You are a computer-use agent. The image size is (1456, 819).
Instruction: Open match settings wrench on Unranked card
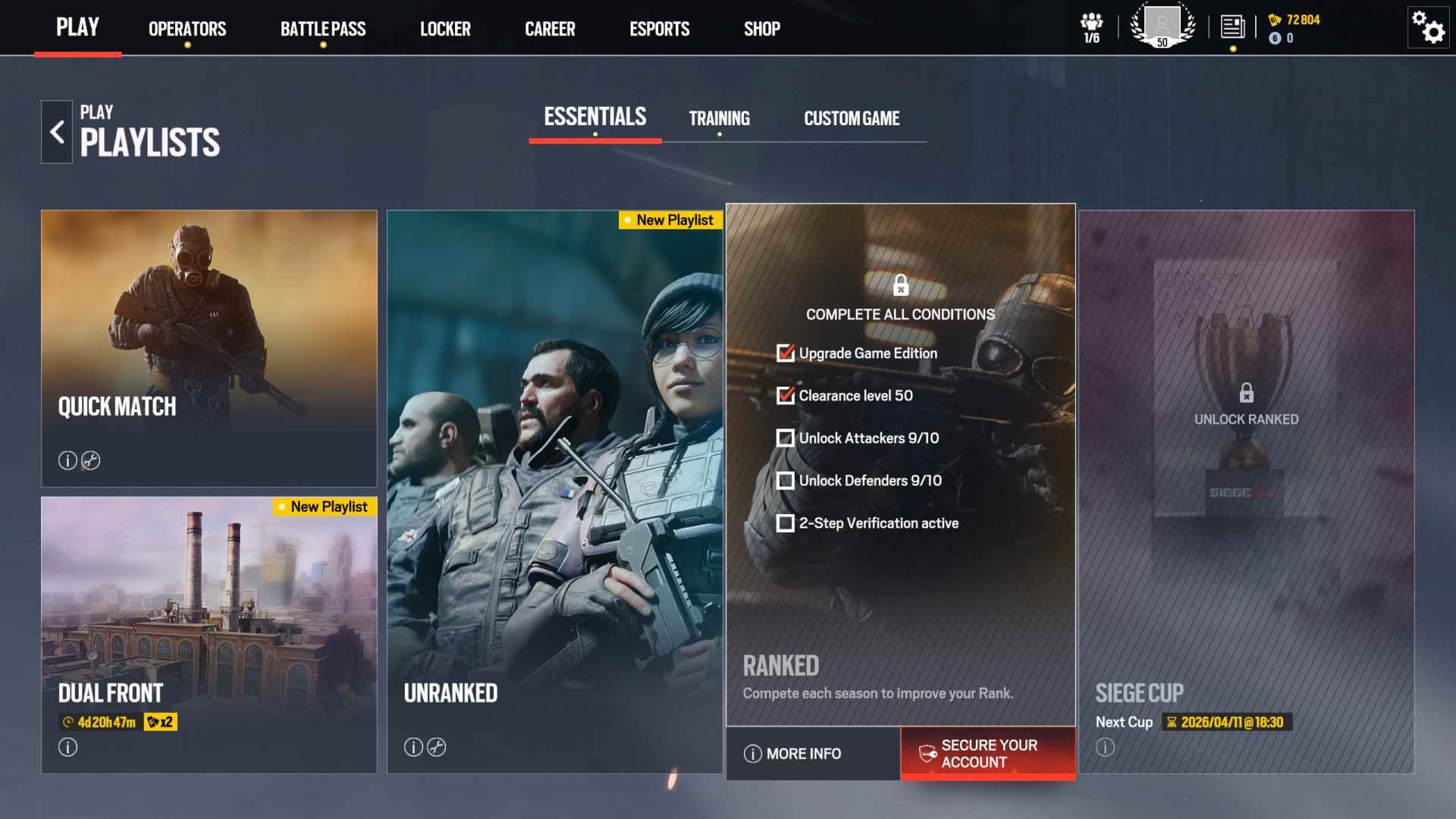[437, 747]
